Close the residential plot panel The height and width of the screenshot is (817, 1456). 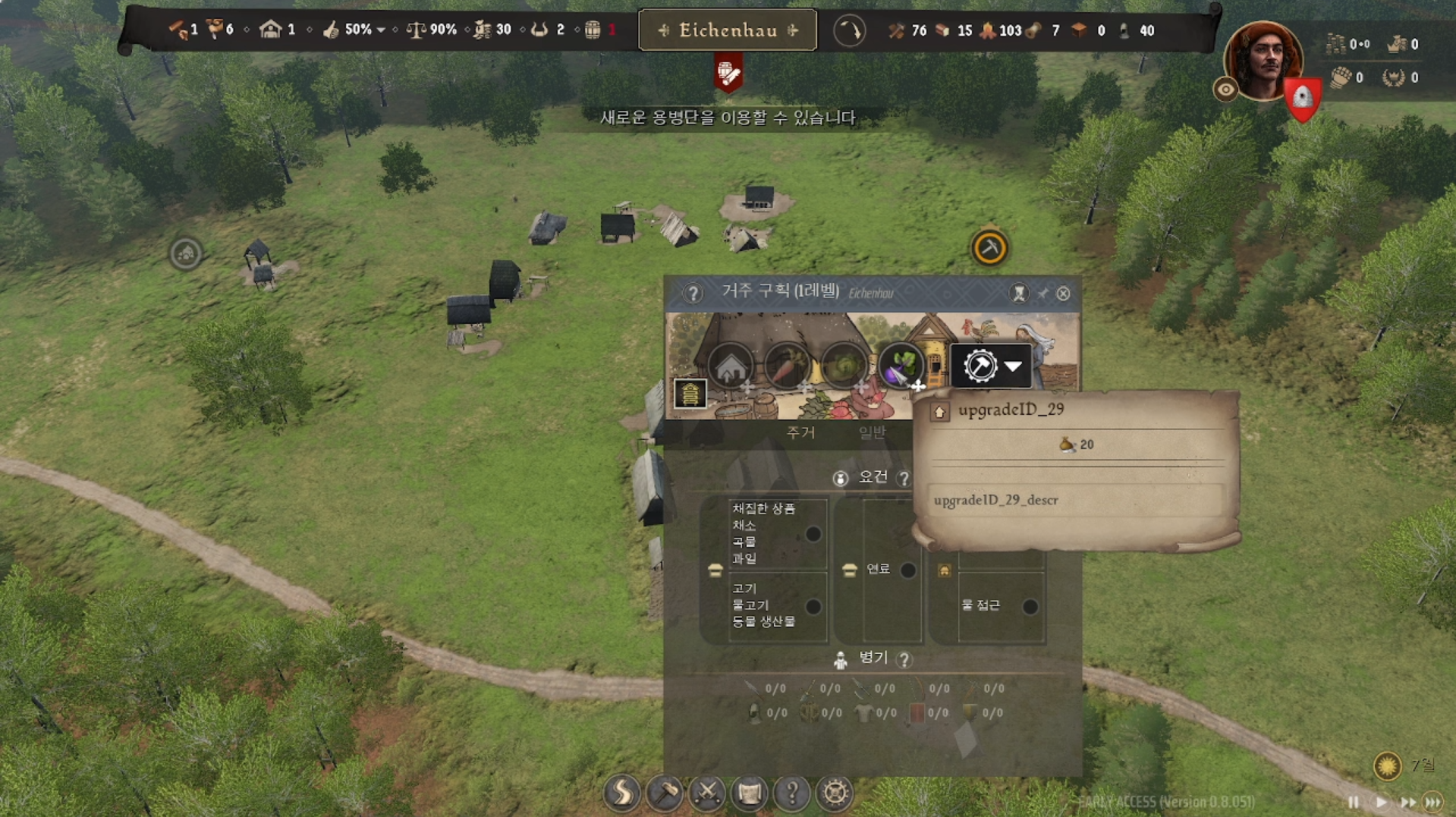click(1063, 294)
